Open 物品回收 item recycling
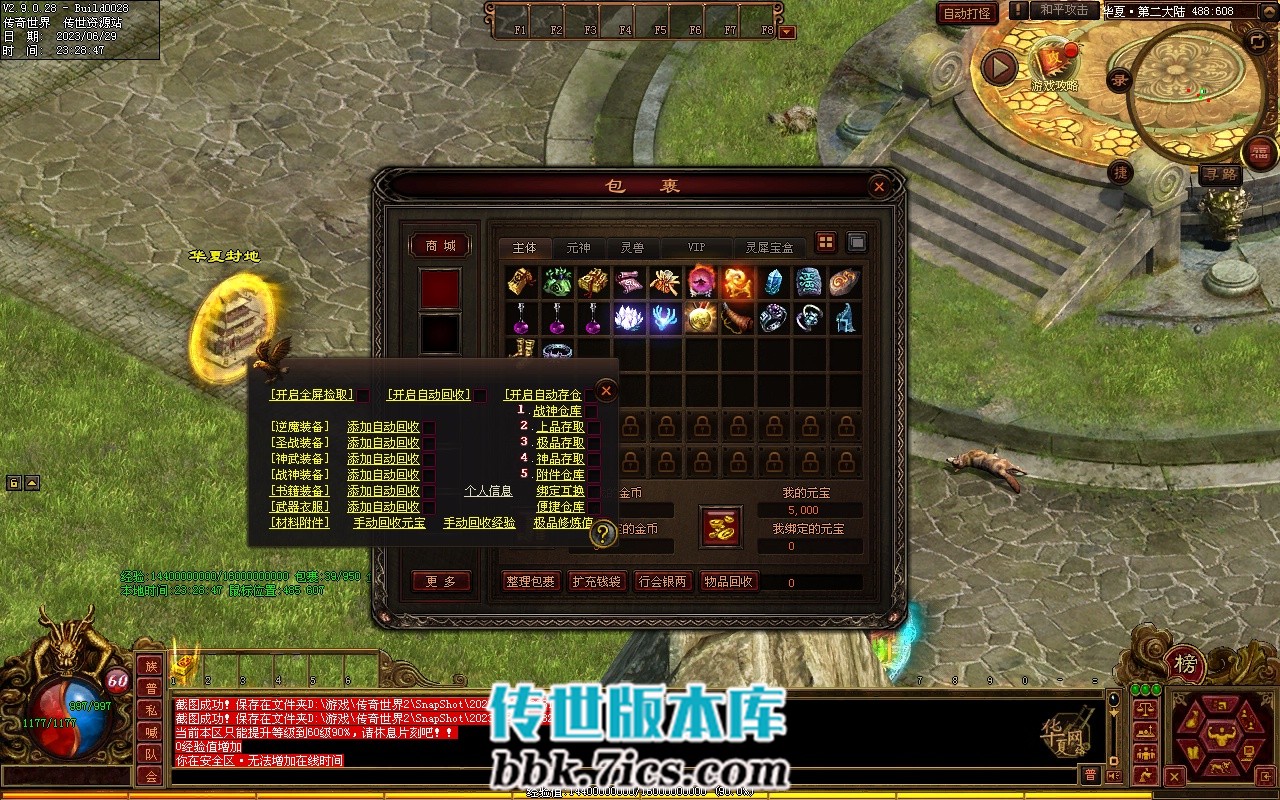1280x800 pixels. click(x=728, y=581)
